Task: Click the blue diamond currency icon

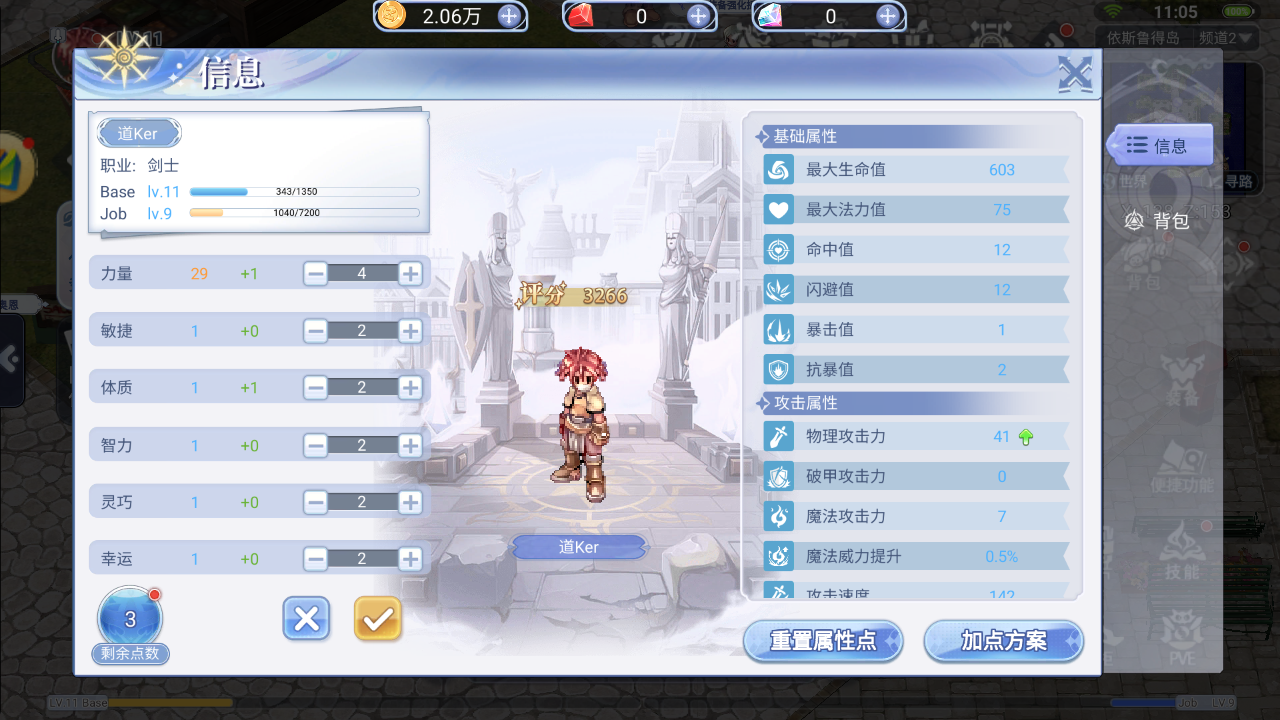Action: tap(770, 16)
